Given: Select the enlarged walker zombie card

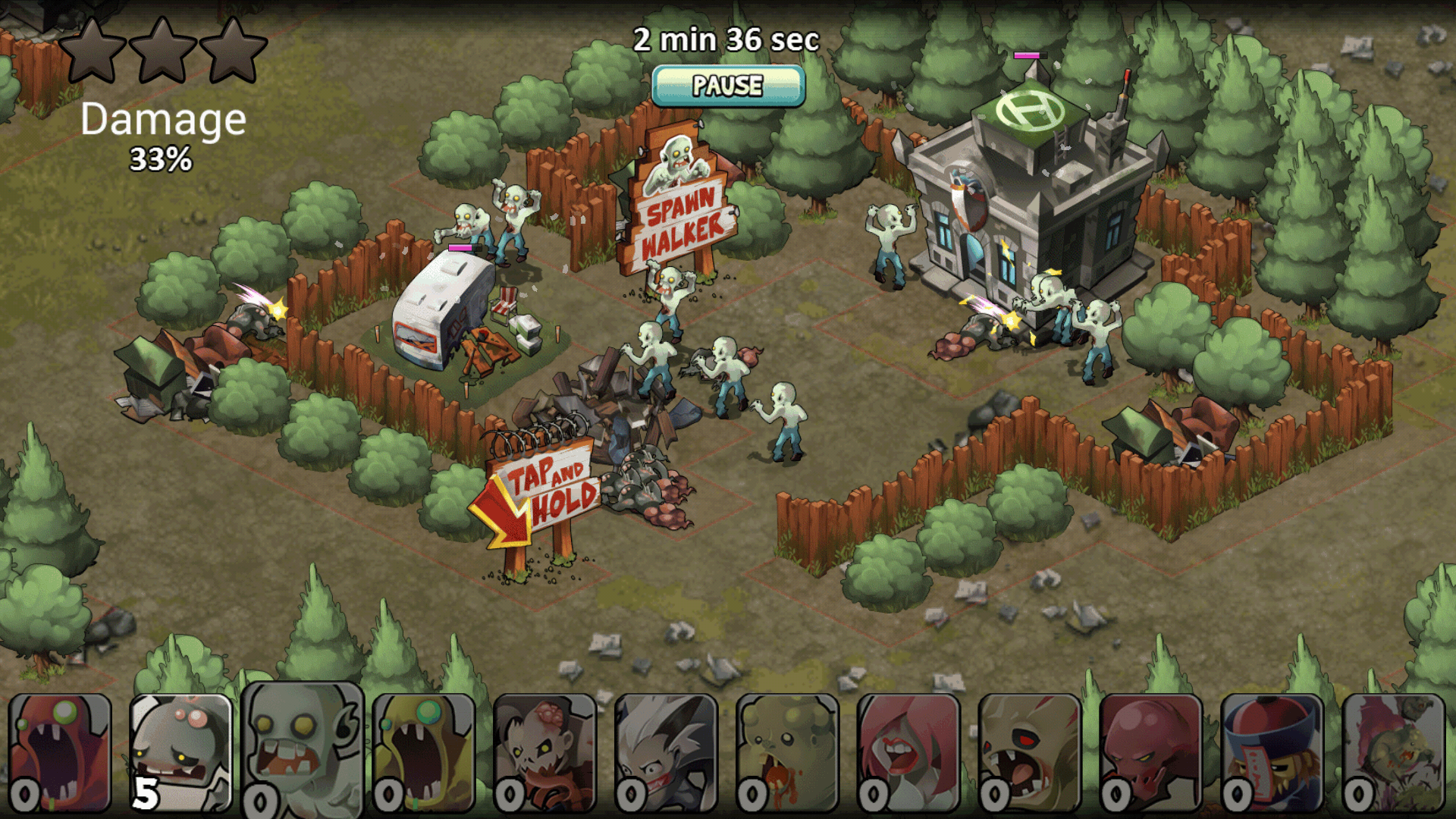Looking at the screenshot, I should [x=303, y=749].
